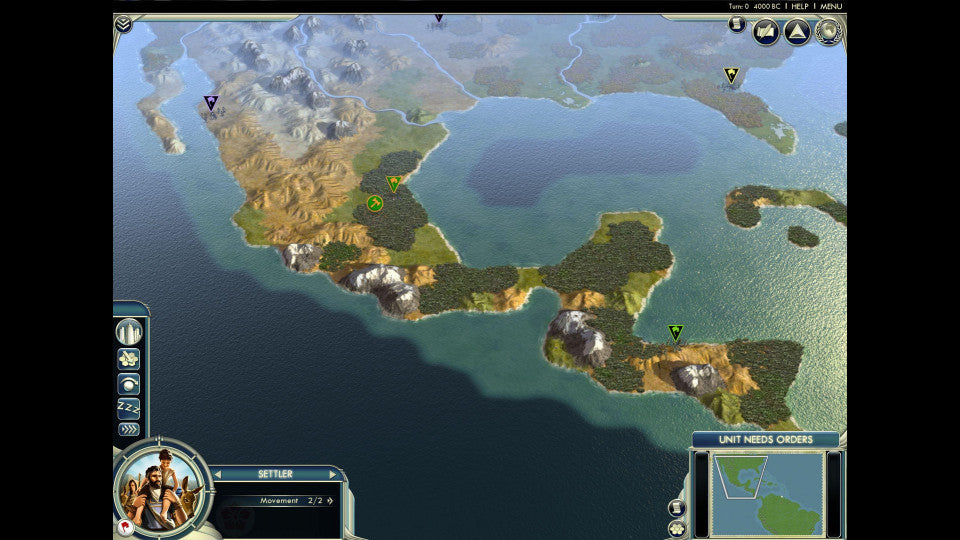960x540 pixels.
Task: Click on the minimap
Action: pos(767,492)
